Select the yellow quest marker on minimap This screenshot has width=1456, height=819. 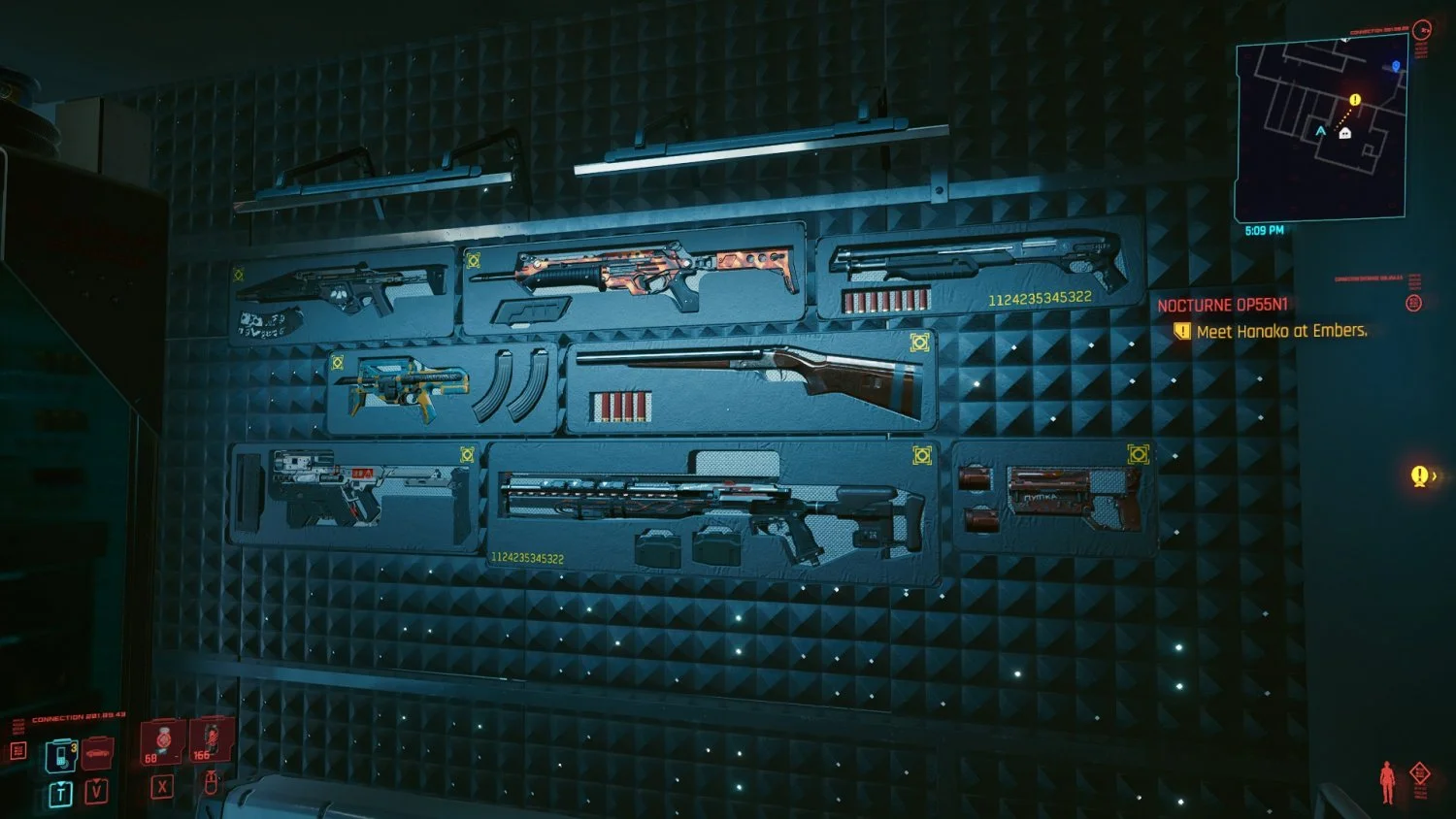(x=1355, y=100)
